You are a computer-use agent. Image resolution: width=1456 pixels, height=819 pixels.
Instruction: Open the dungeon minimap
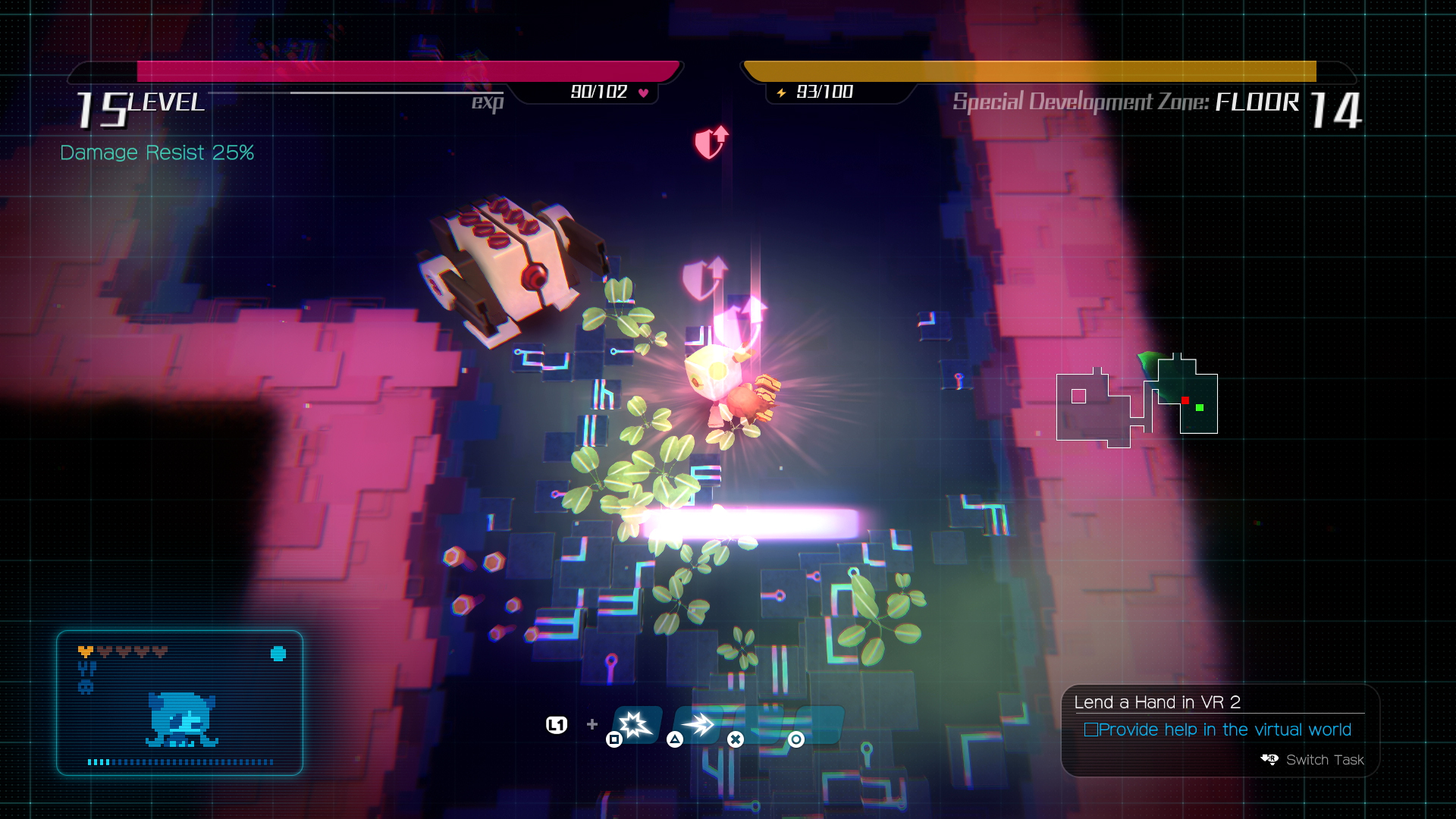pos(1136,402)
